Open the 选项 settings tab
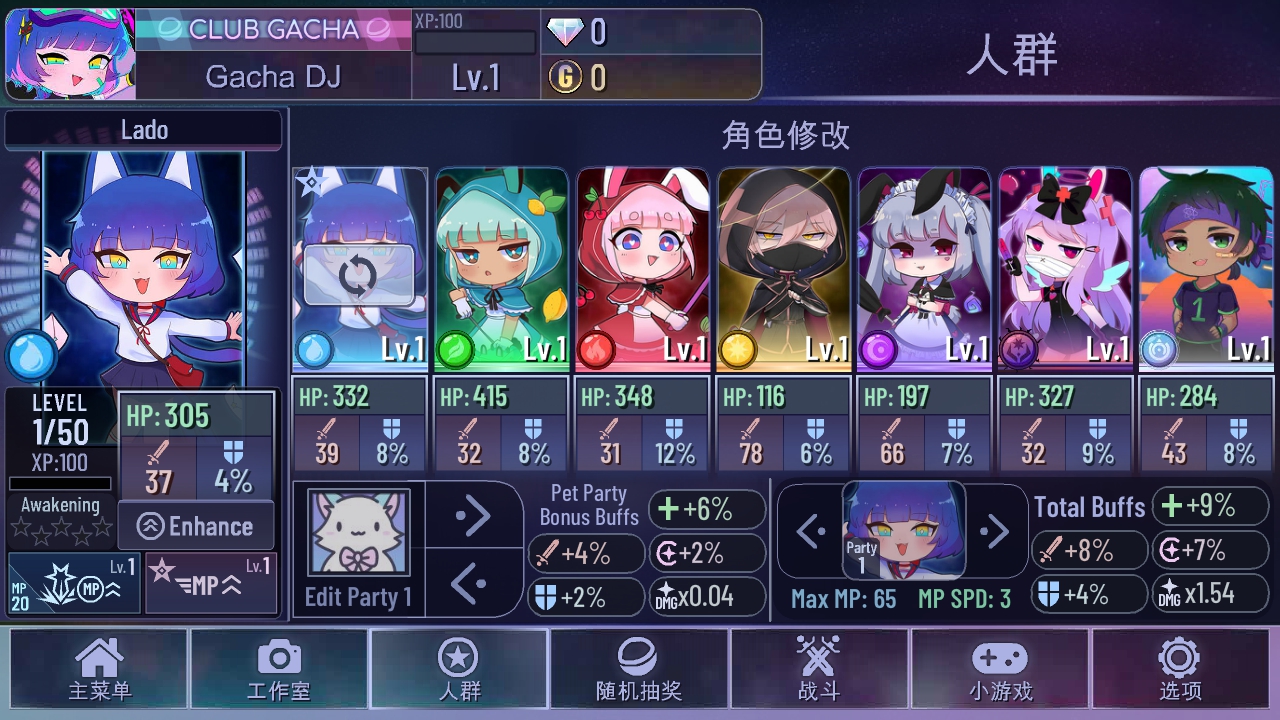Viewport: 1280px width, 720px height. coord(1178,658)
